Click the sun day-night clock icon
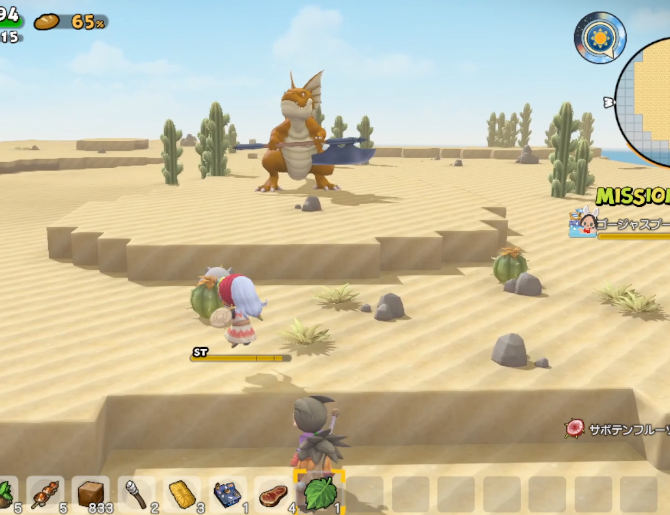The height and width of the screenshot is (515, 670). [x=599, y=37]
